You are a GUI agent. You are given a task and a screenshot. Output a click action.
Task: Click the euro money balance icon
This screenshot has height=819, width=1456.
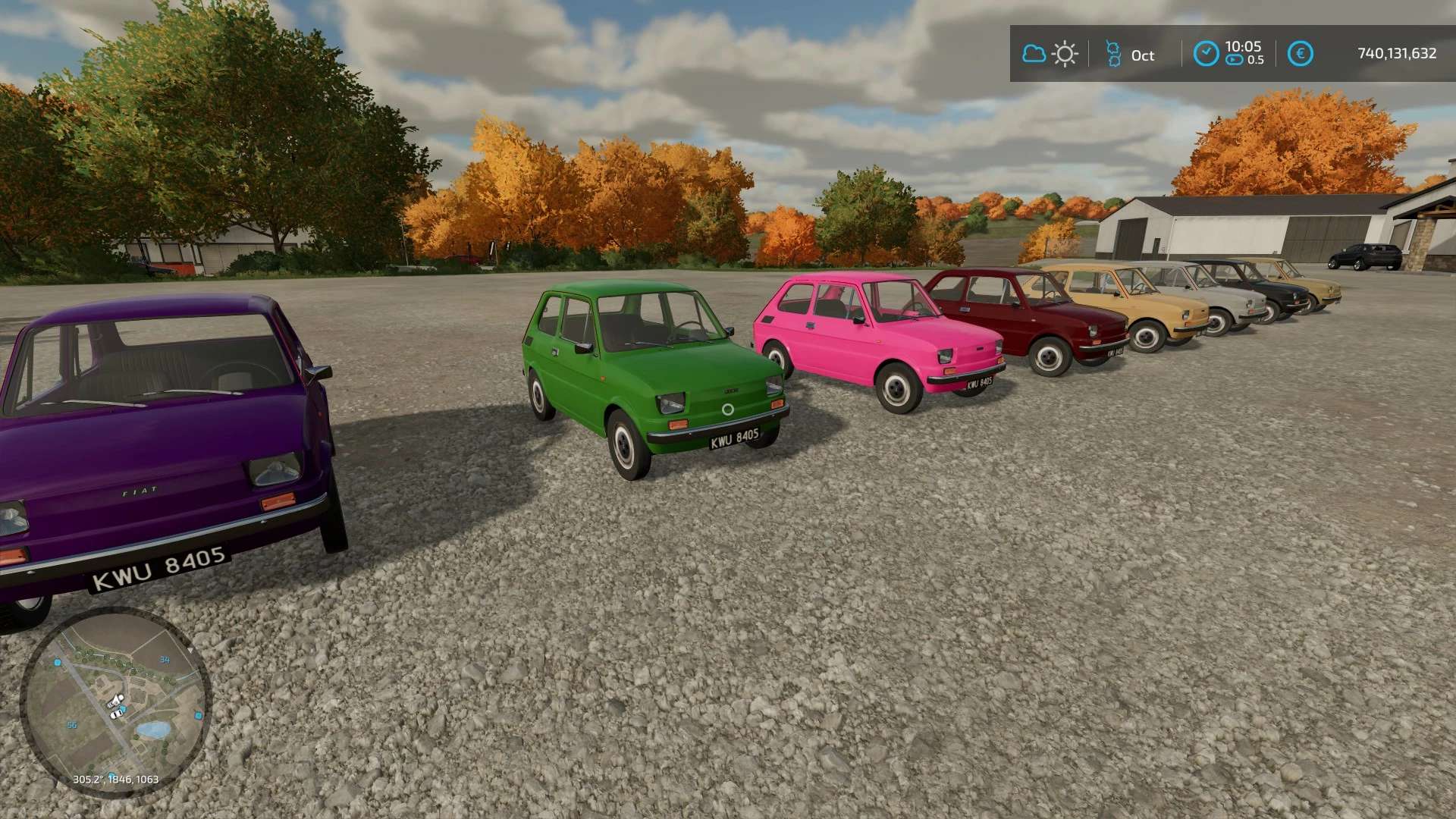1301,54
